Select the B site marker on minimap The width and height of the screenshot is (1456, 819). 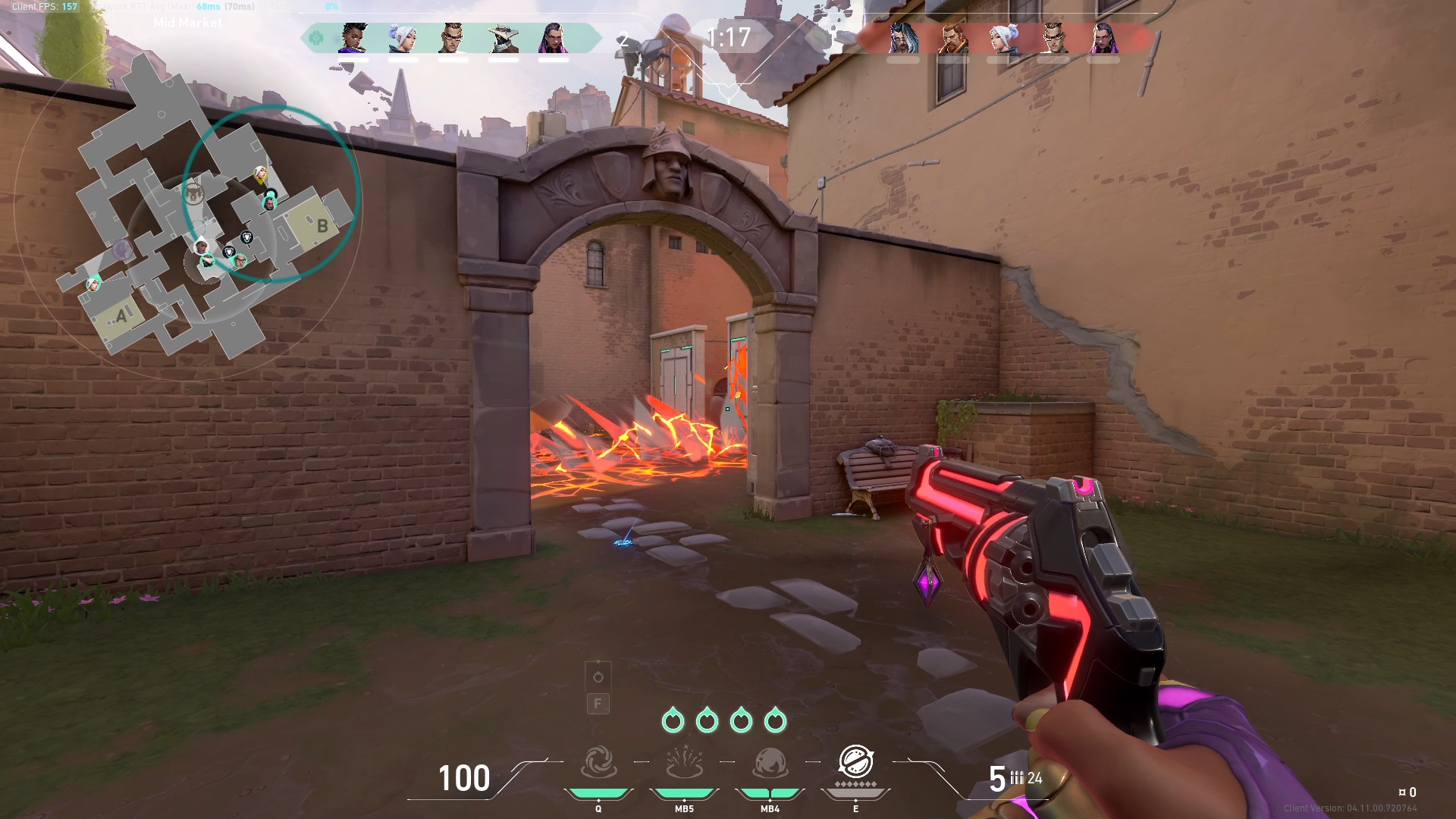322,225
